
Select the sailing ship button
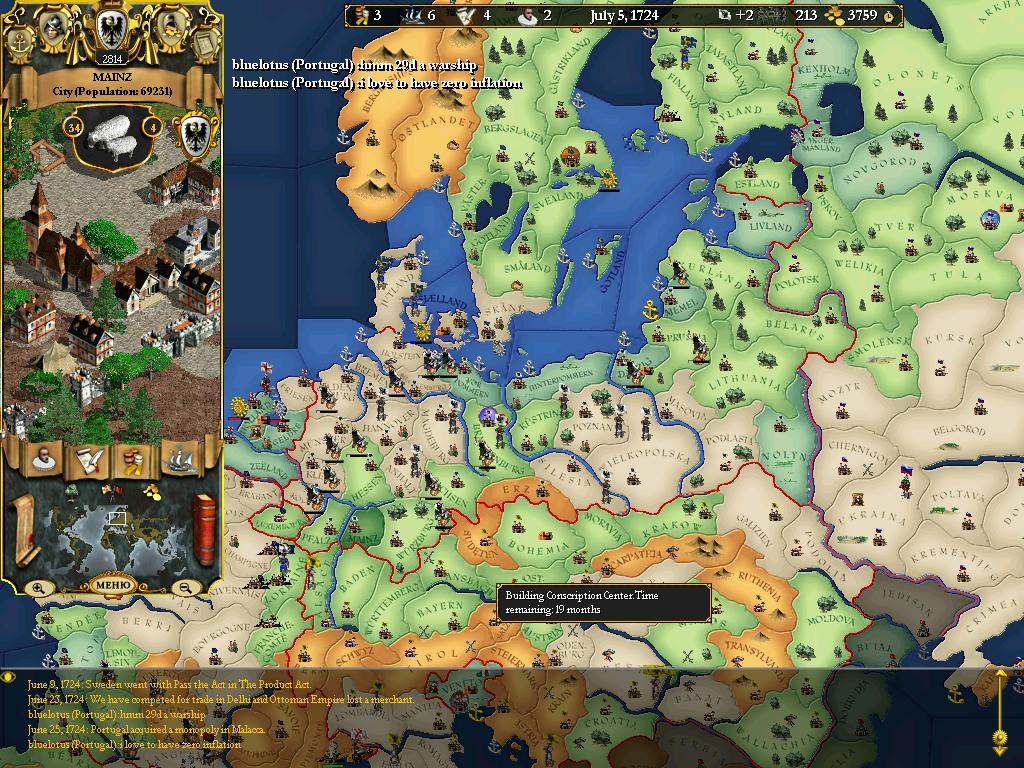click(x=180, y=459)
